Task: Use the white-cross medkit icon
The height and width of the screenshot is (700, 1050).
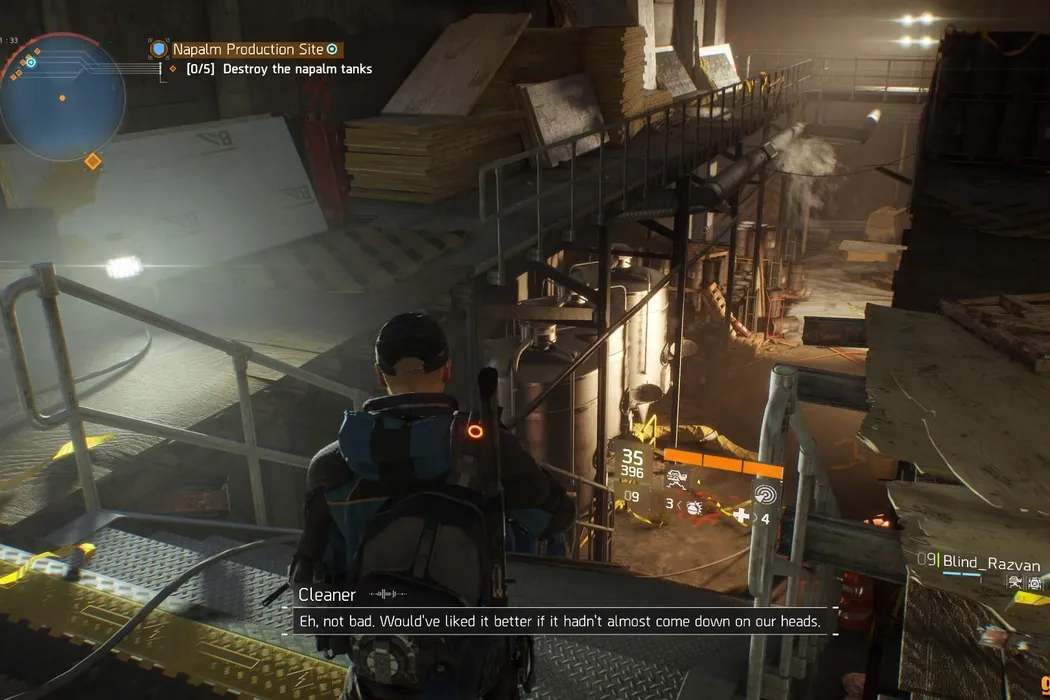Action: 741,516
